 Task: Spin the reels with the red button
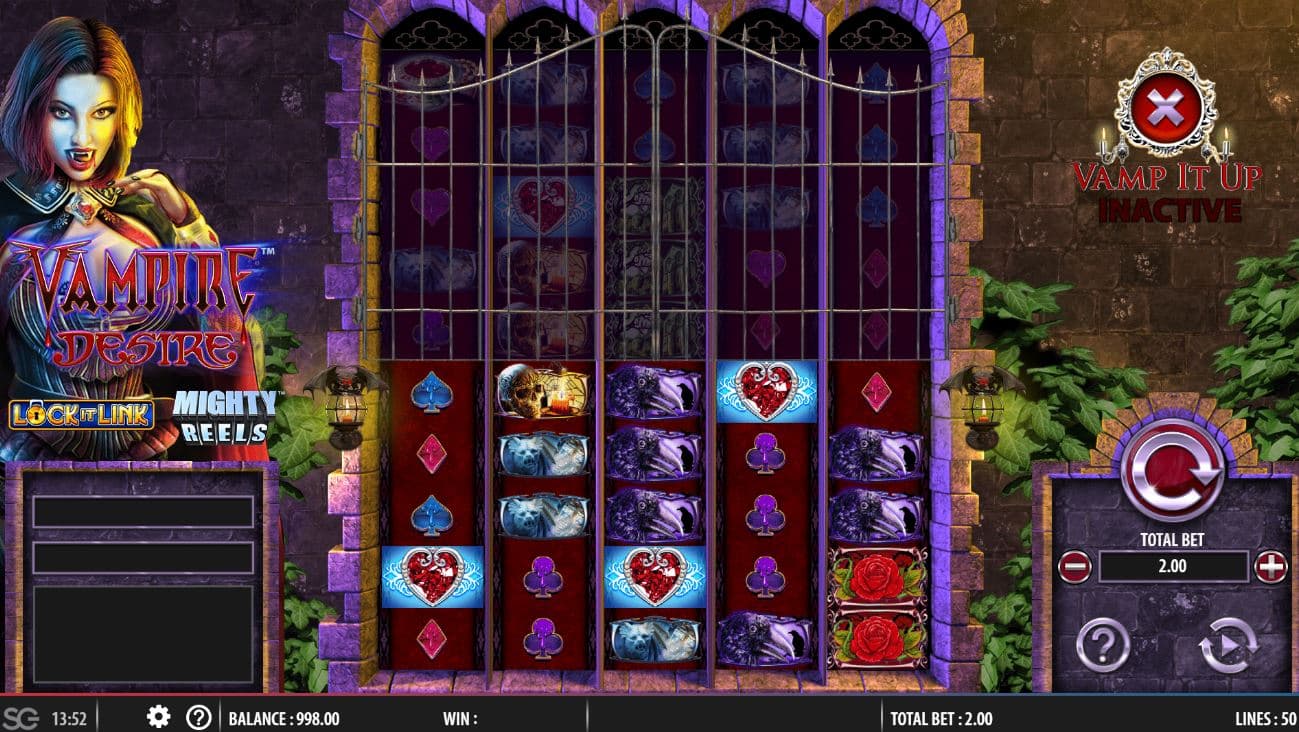tap(1171, 469)
